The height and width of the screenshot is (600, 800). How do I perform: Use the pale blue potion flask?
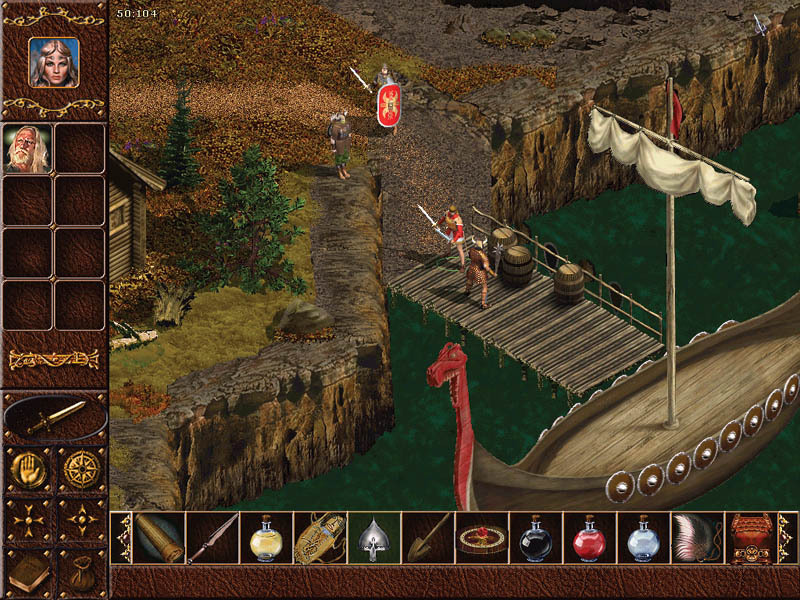pos(644,538)
